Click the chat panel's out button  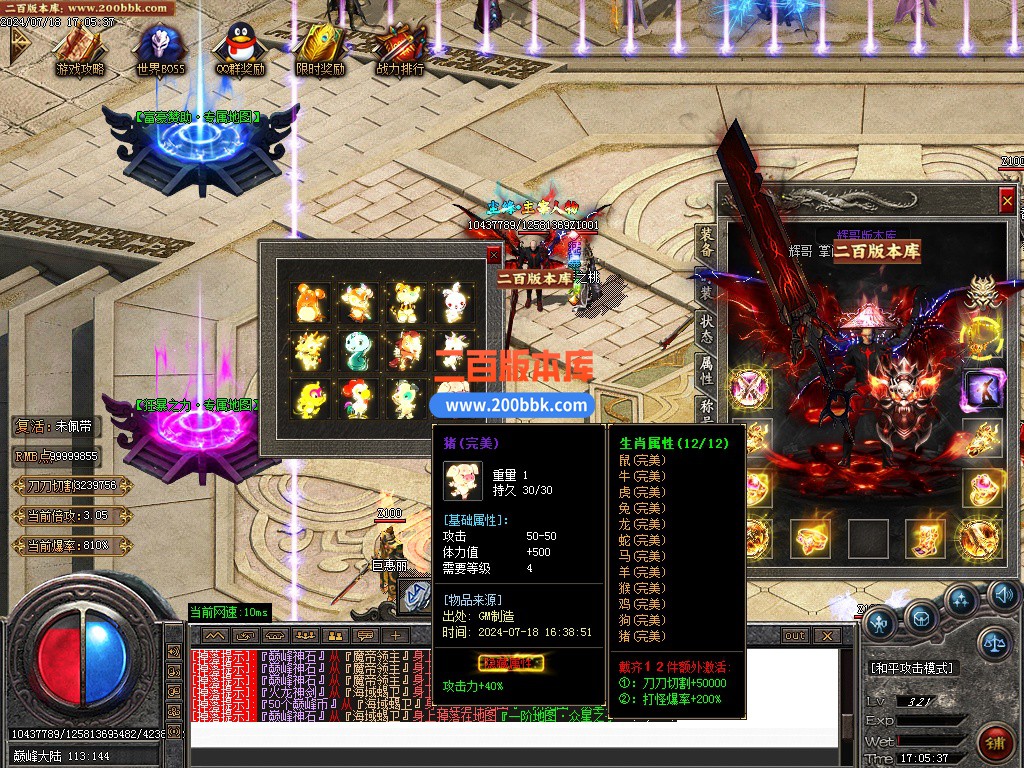[795, 635]
